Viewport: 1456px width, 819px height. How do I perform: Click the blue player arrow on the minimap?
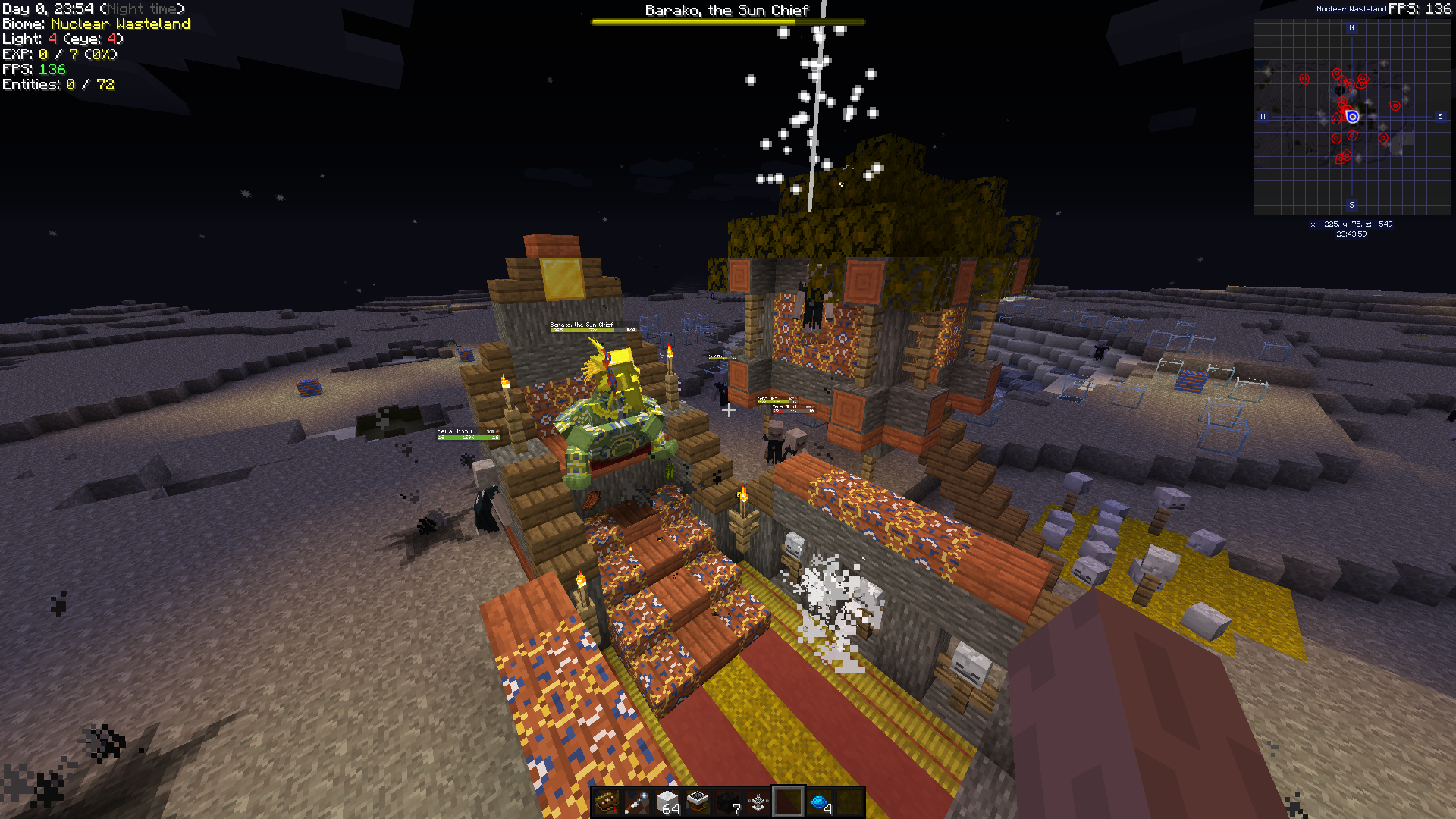[1351, 116]
